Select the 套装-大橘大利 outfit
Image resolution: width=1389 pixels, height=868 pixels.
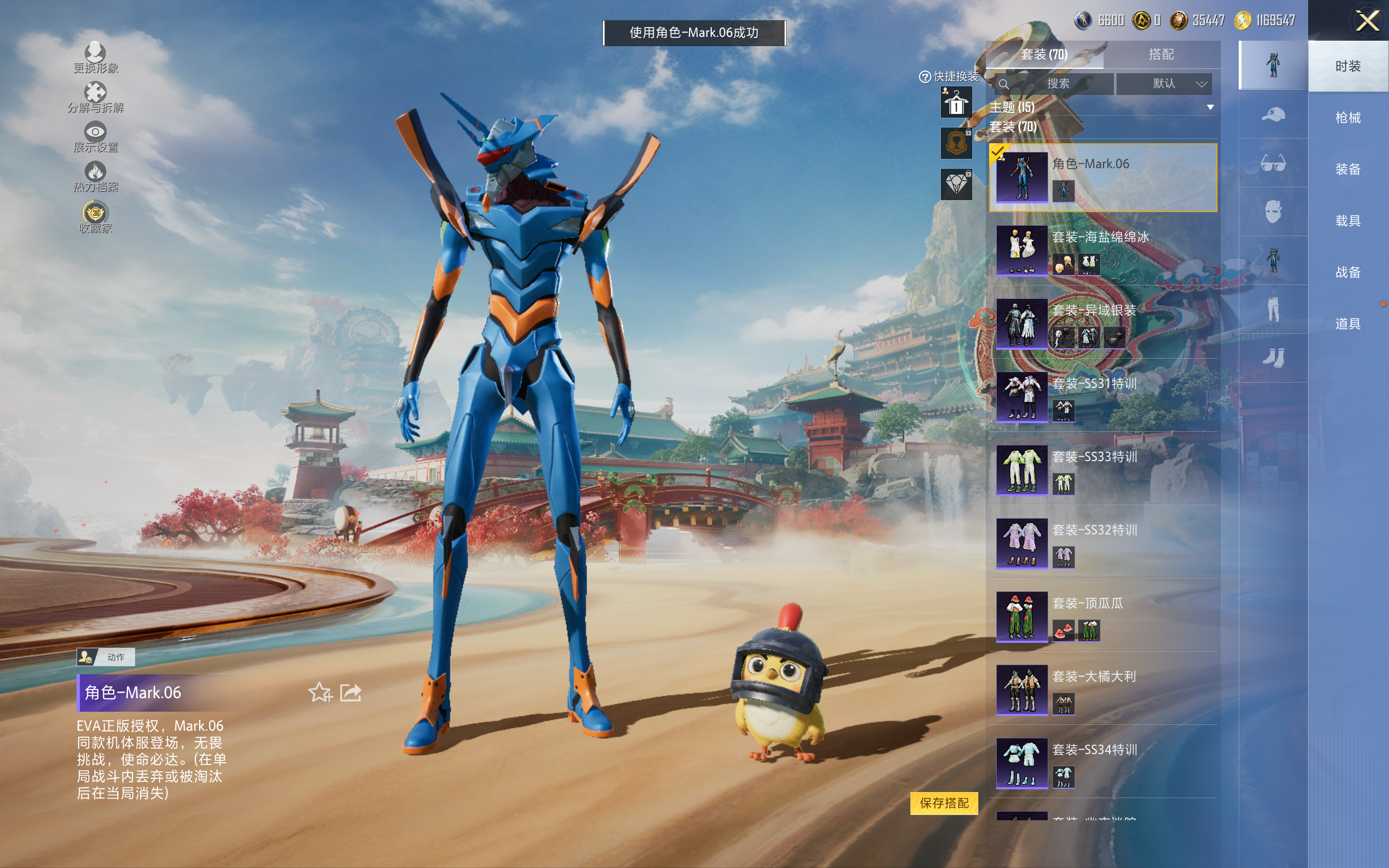1102,690
